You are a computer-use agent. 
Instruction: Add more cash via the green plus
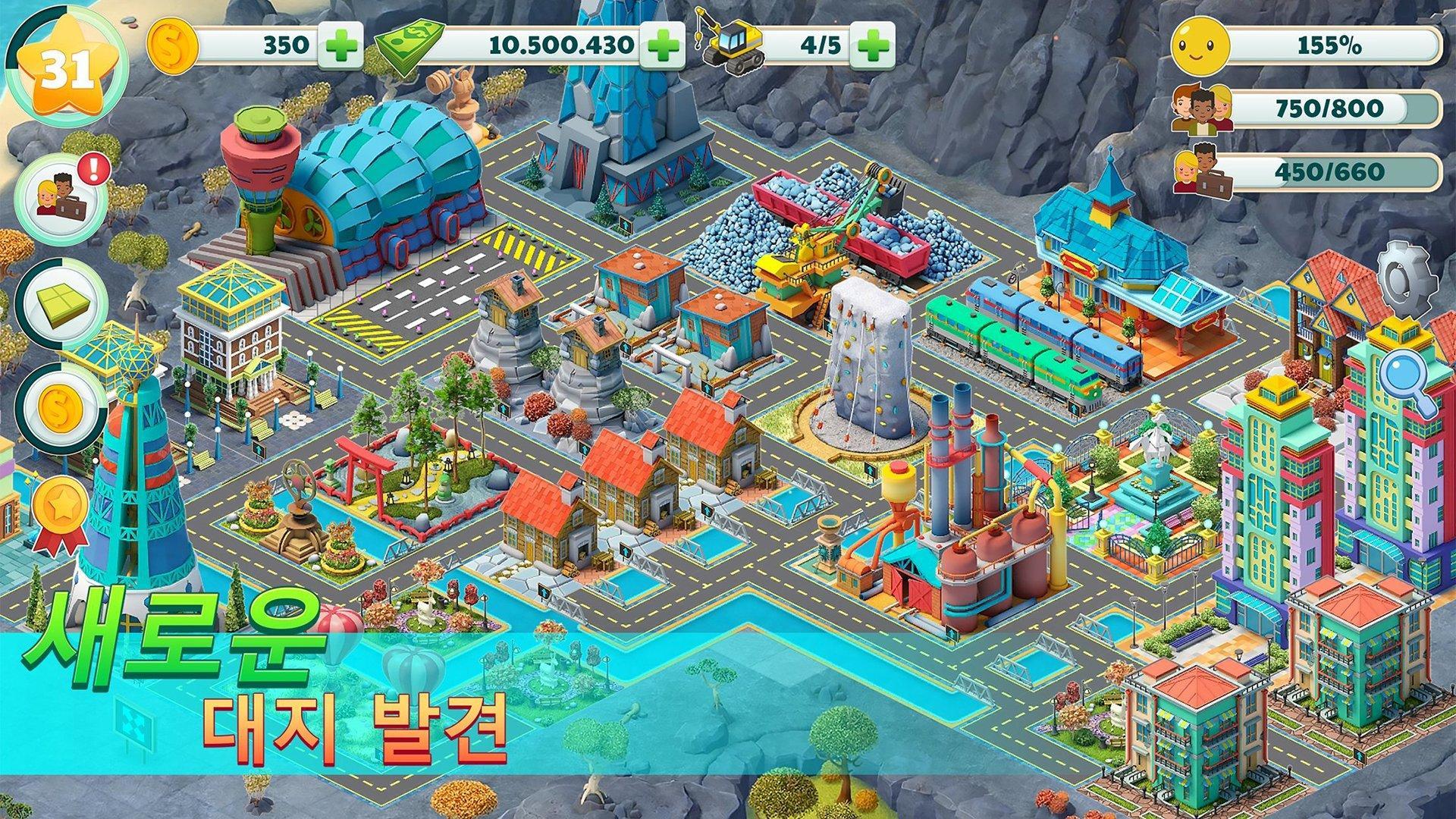click(x=664, y=45)
